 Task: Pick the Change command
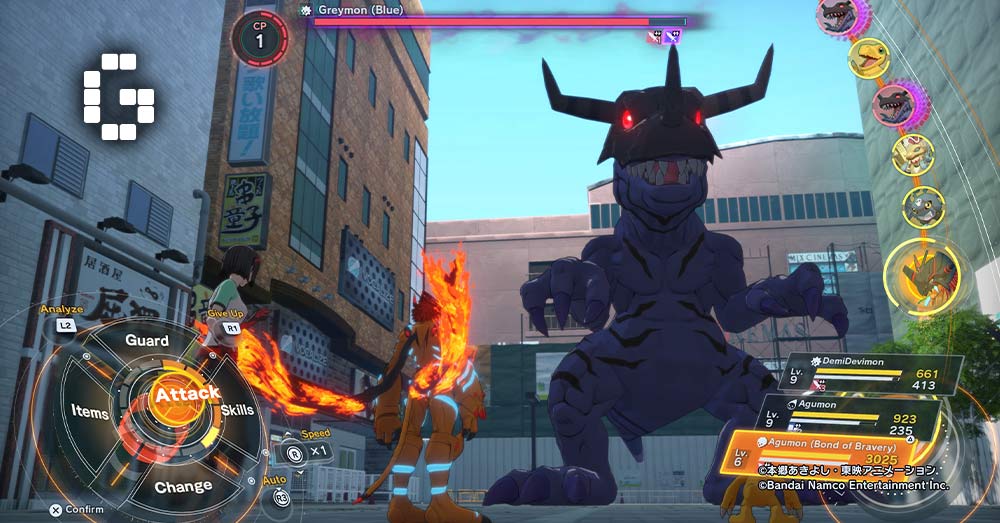(183, 487)
